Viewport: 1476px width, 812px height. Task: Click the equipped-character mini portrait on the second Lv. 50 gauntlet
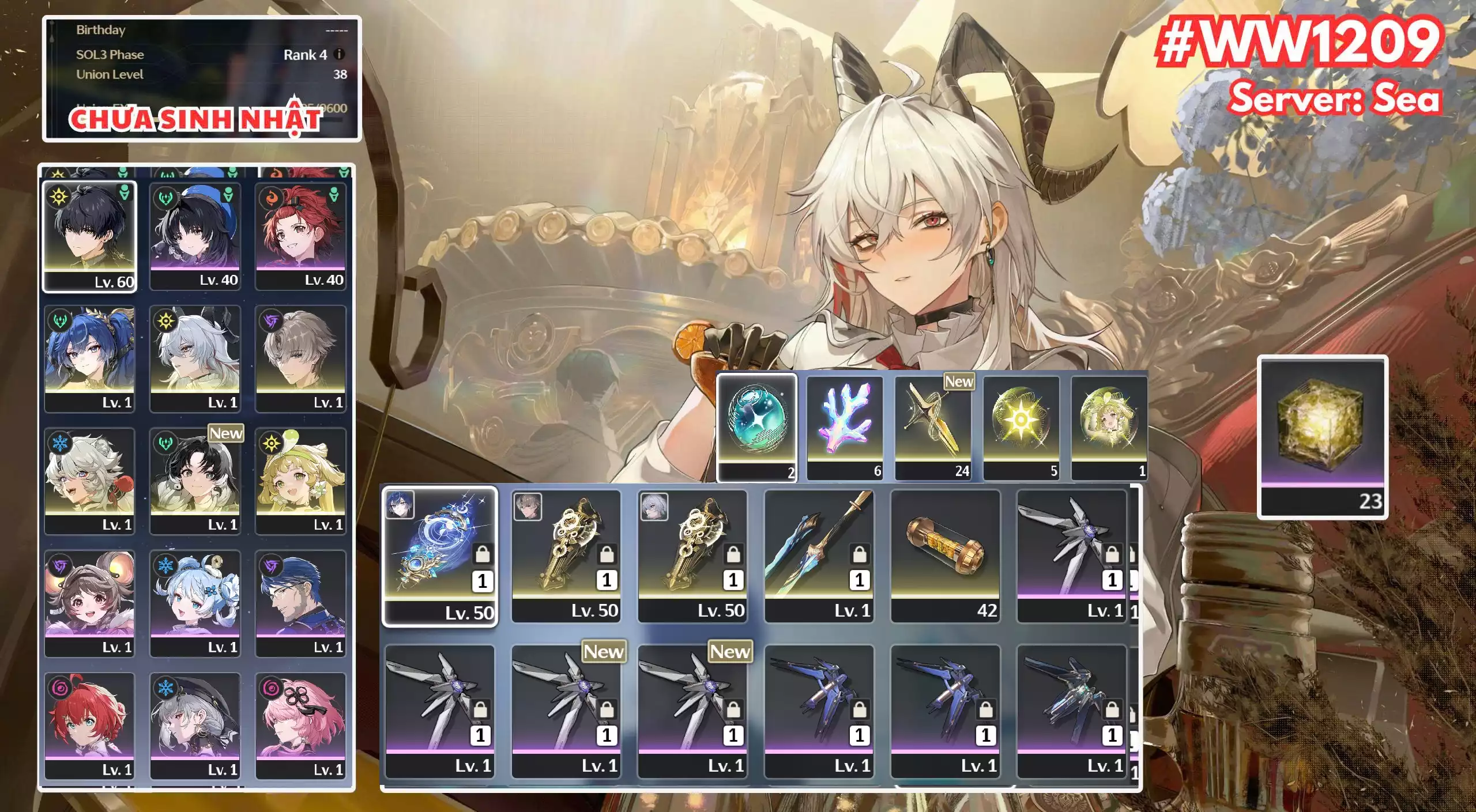coord(653,508)
